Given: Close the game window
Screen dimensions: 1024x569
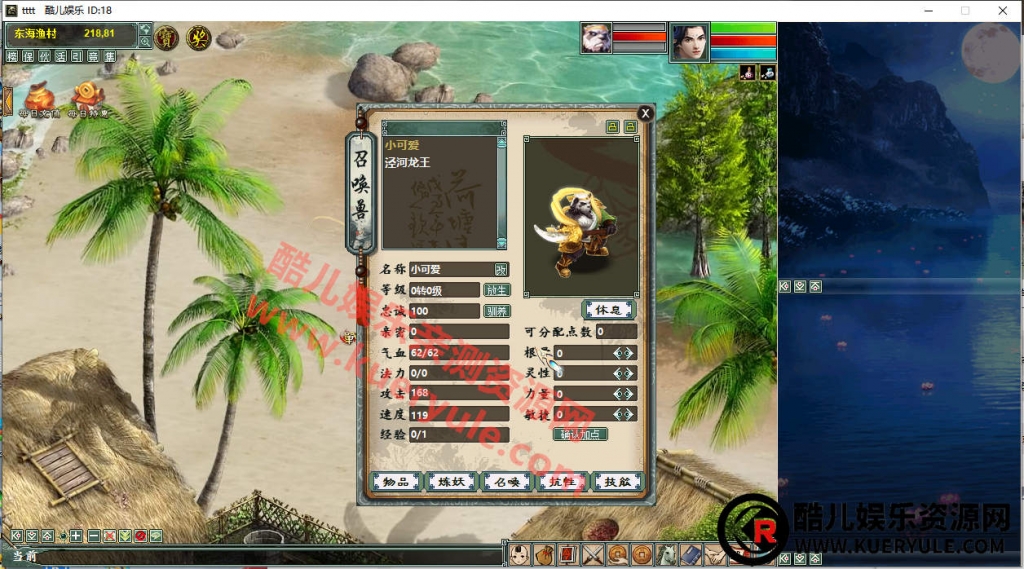Looking at the screenshot, I should click(1001, 10).
